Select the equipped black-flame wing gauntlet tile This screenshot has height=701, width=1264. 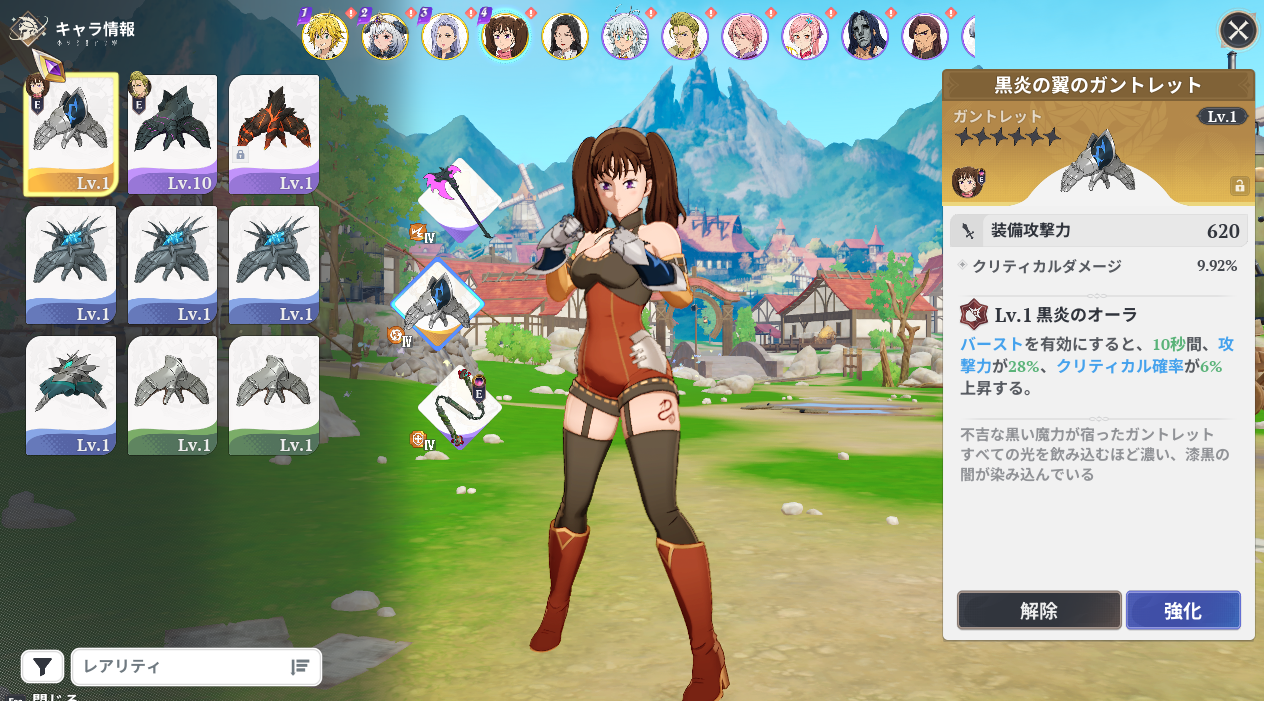coord(71,134)
